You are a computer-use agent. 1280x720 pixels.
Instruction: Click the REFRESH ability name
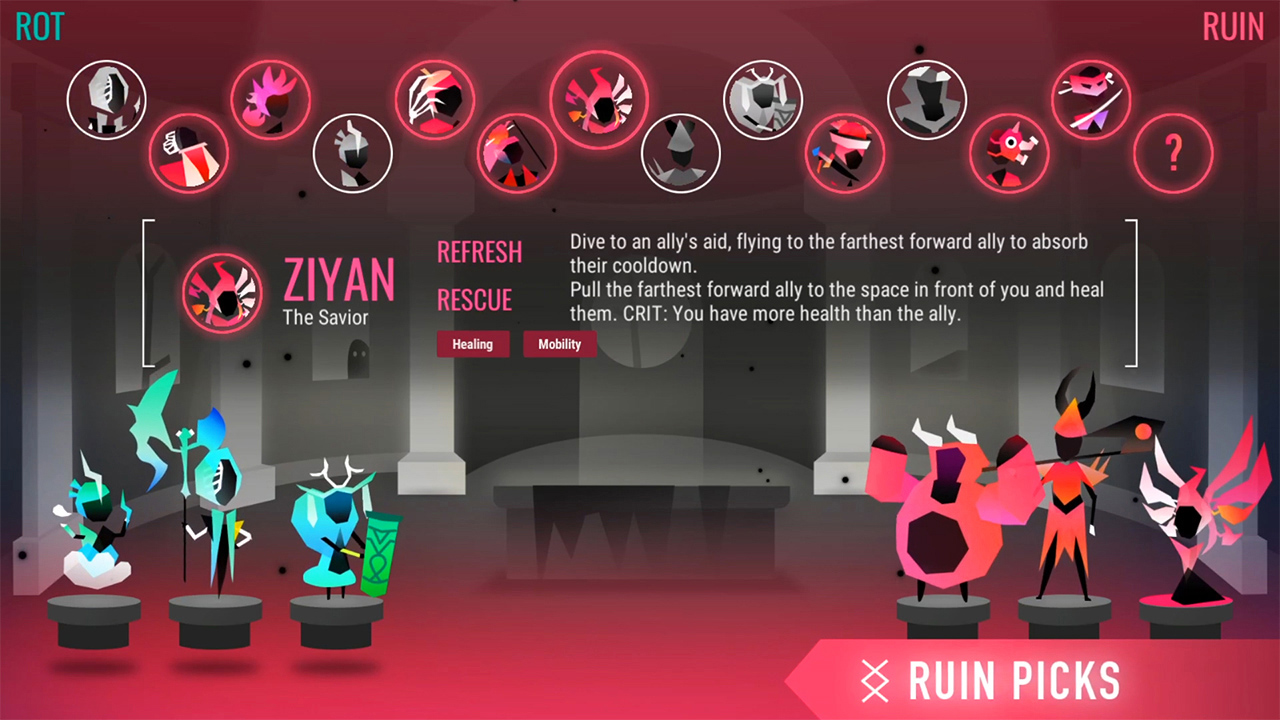479,252
